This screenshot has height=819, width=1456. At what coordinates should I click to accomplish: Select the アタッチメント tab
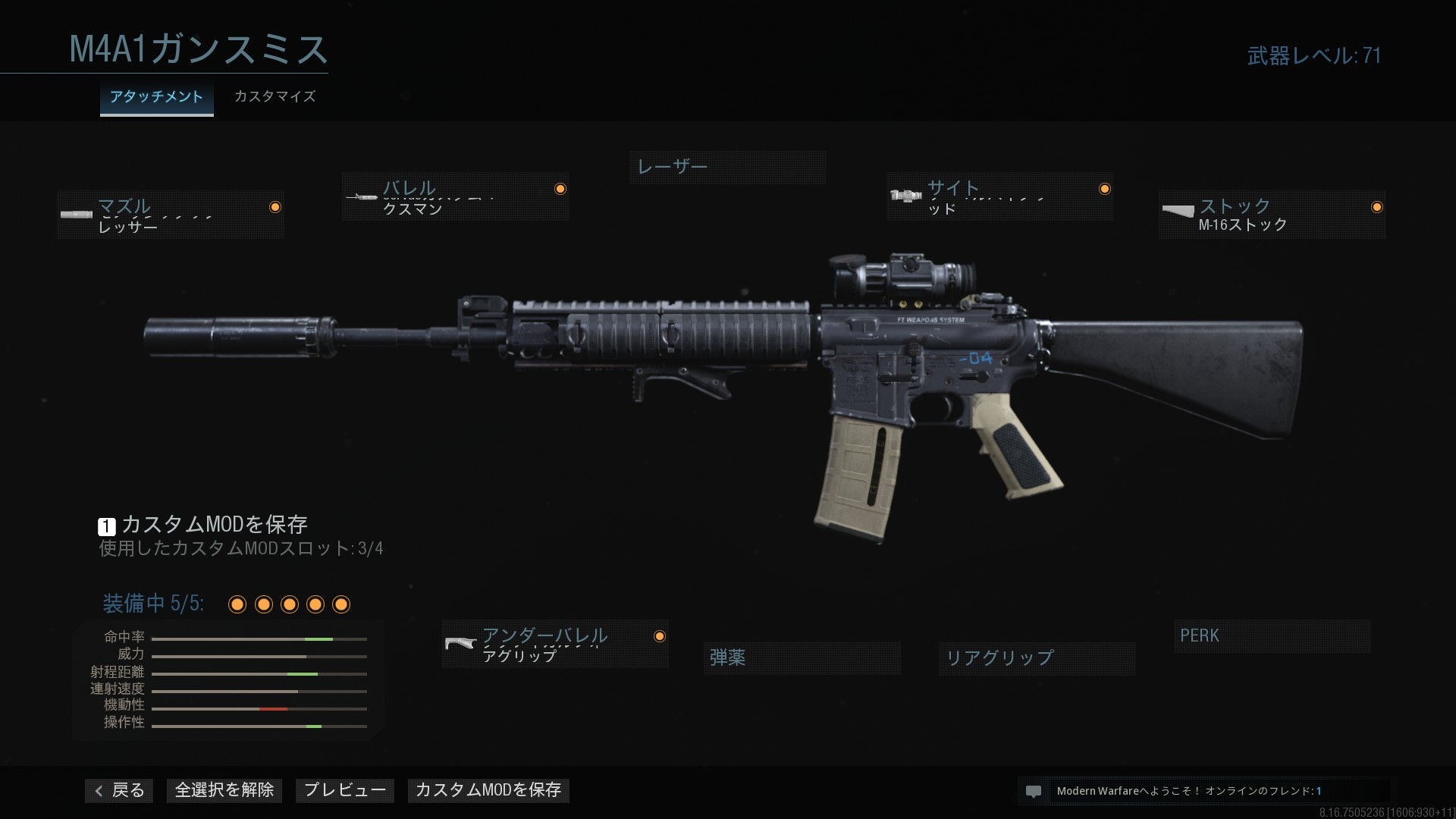156,97
